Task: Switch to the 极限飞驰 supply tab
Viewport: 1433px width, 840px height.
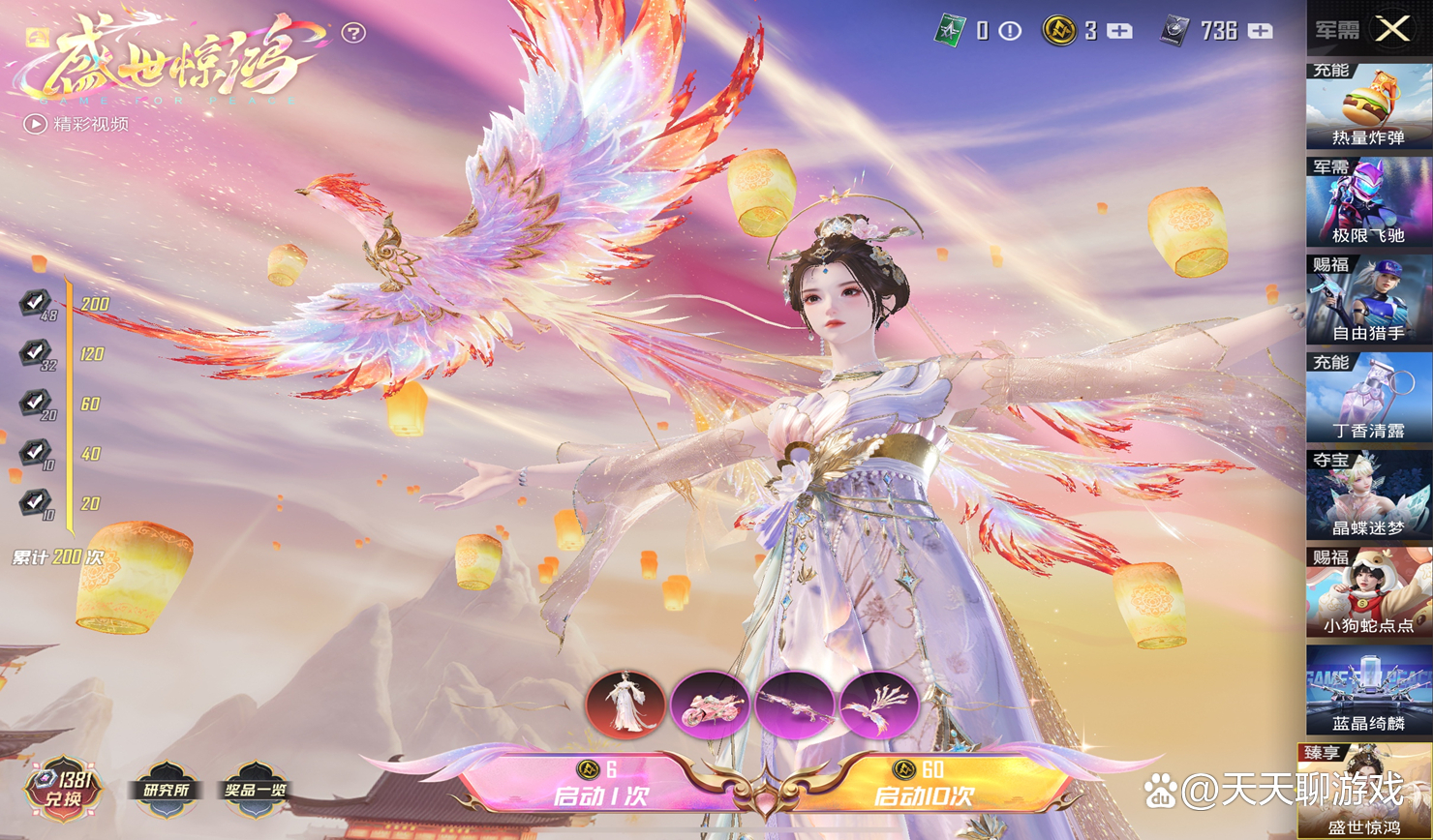Action: [x=1368, y=202]
